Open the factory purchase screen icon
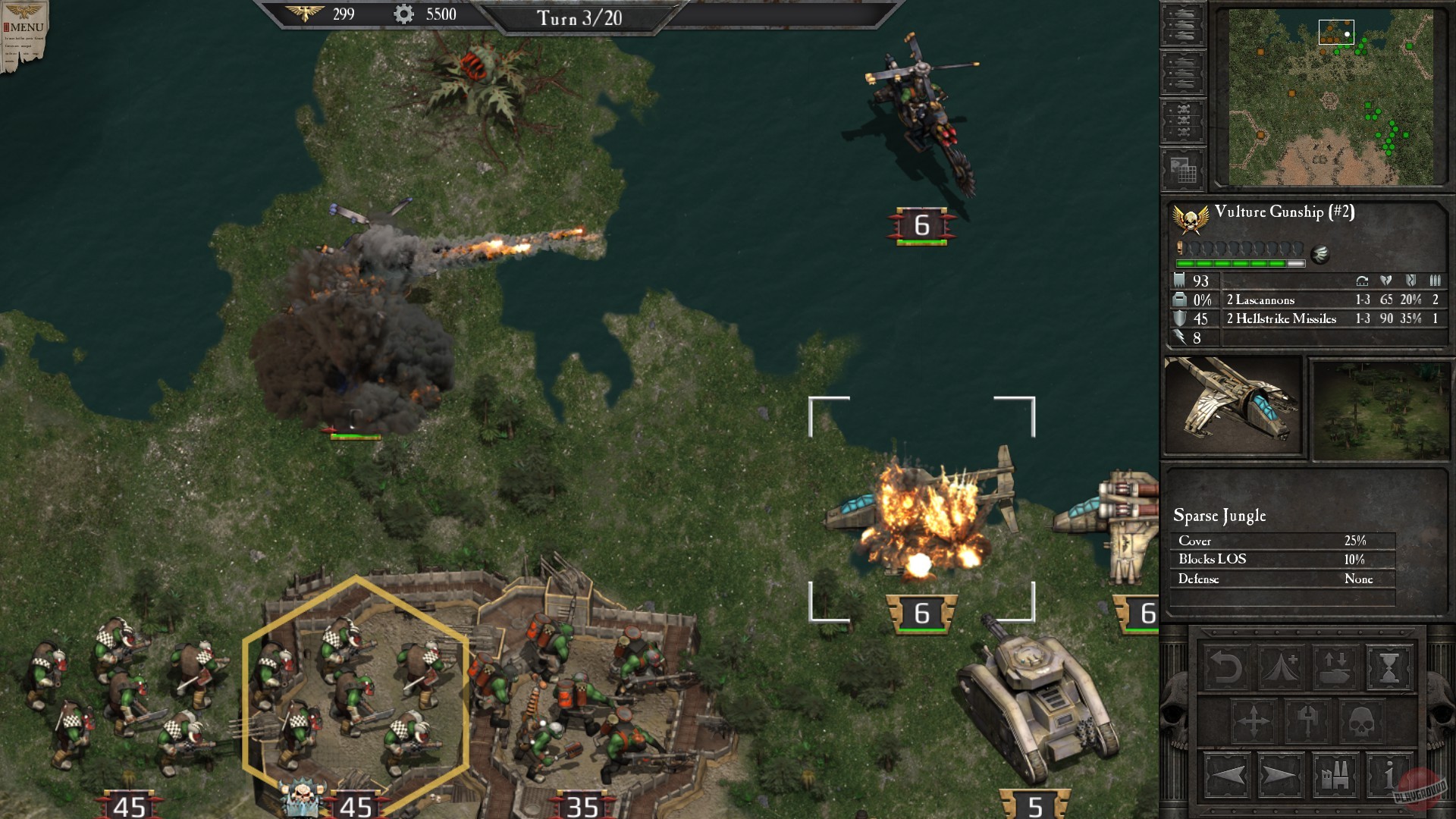 pyautogui.click(x=1336, y=773)
